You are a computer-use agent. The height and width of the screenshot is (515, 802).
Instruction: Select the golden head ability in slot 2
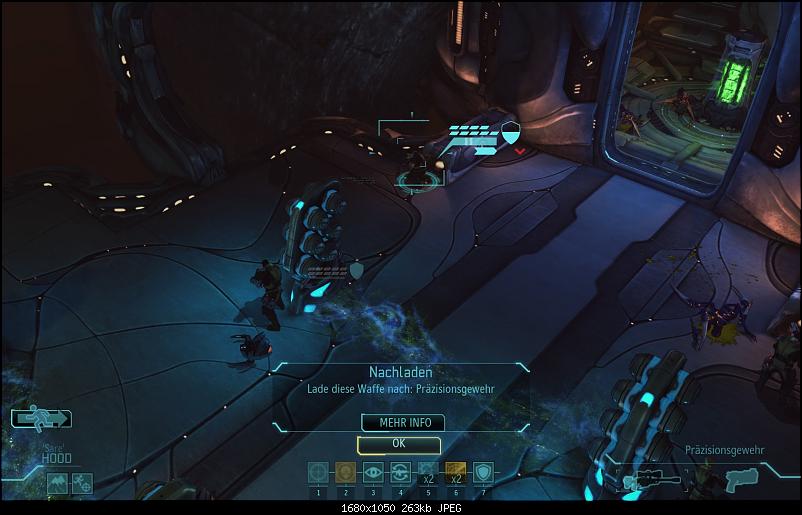pos(346,473)
